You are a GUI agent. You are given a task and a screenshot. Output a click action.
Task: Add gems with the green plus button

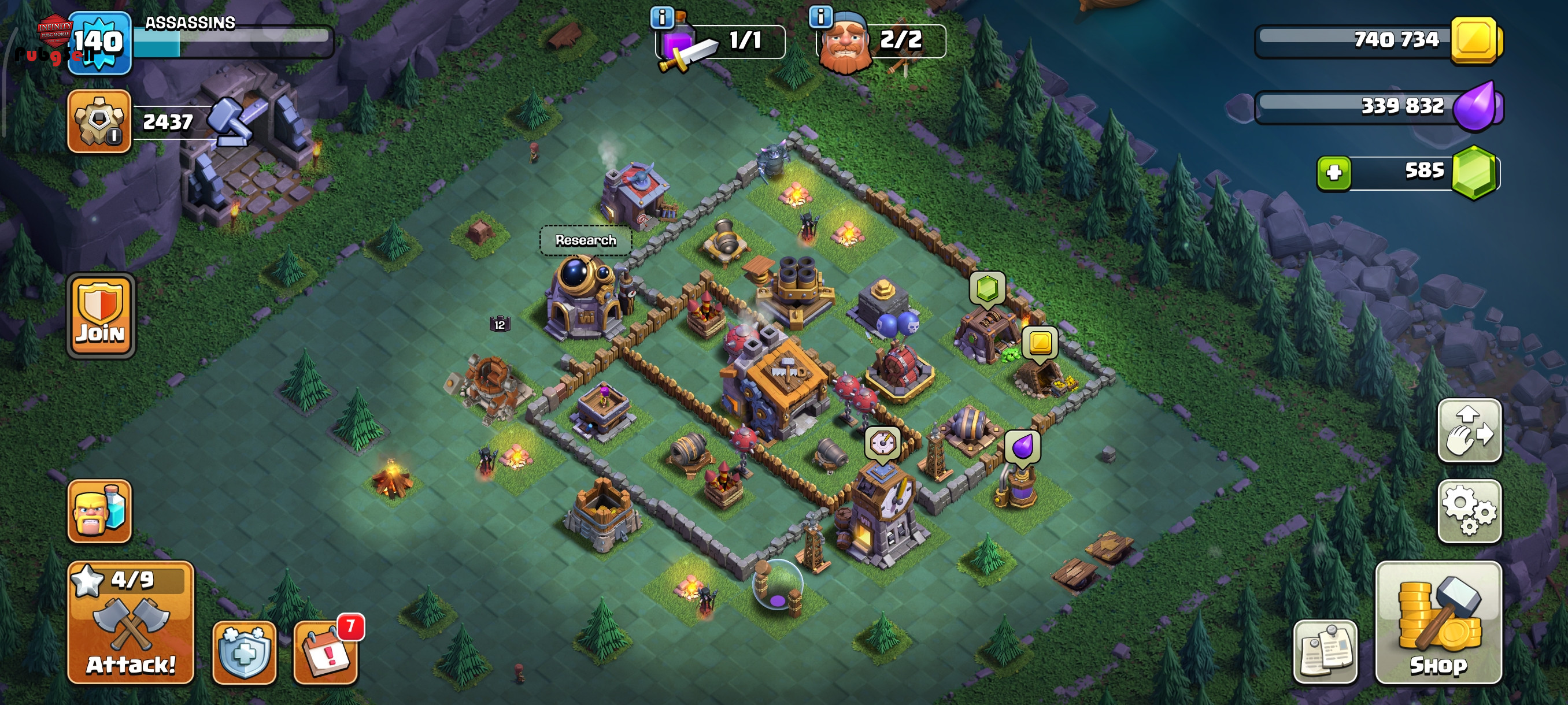tap(1334, 173)
